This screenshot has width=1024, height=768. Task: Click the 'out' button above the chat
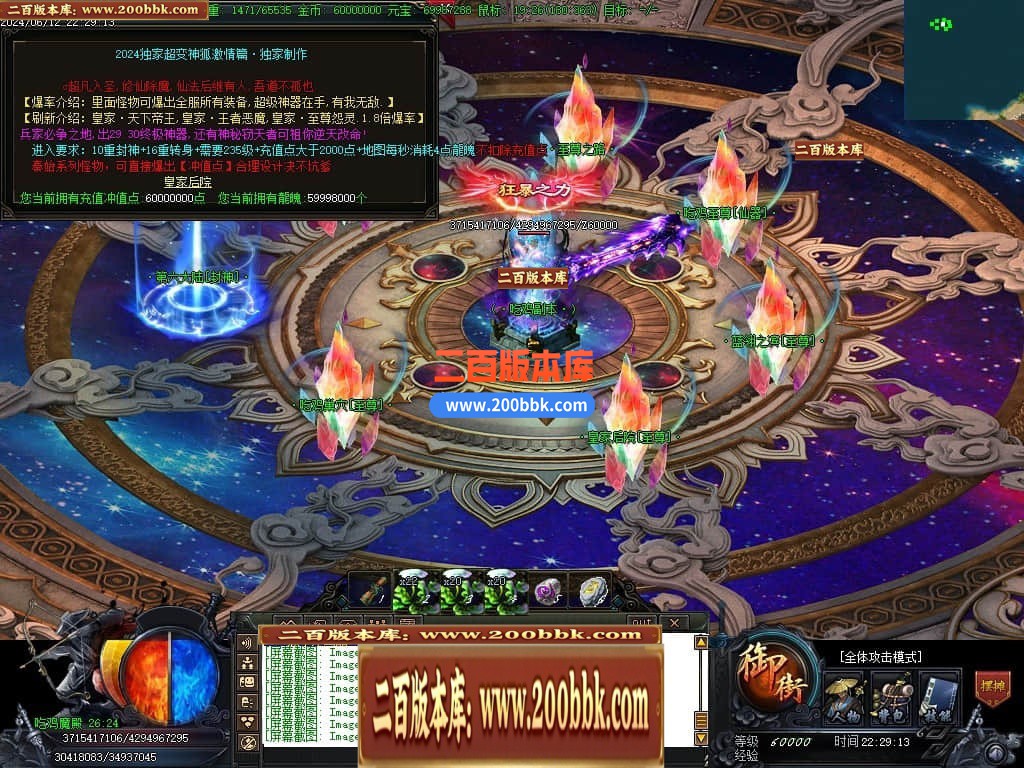point(635,623)
